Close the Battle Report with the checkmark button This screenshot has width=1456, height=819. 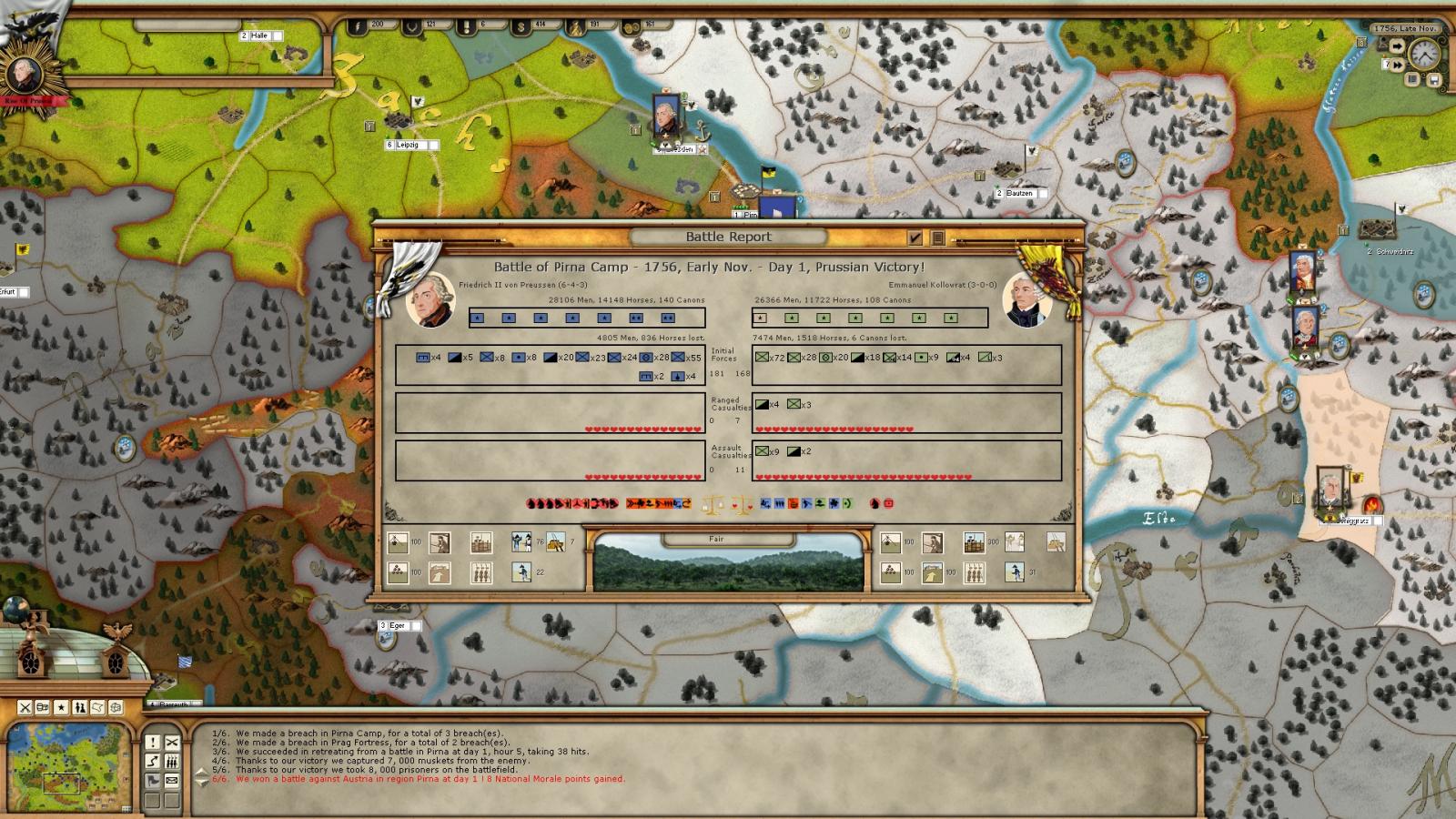click(915, 238)
